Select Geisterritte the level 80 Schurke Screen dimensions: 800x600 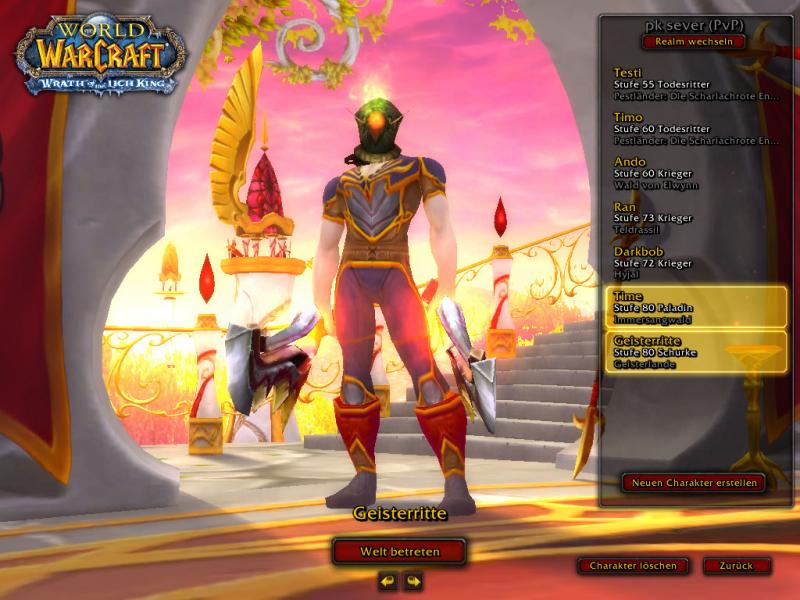click(694, 352)
